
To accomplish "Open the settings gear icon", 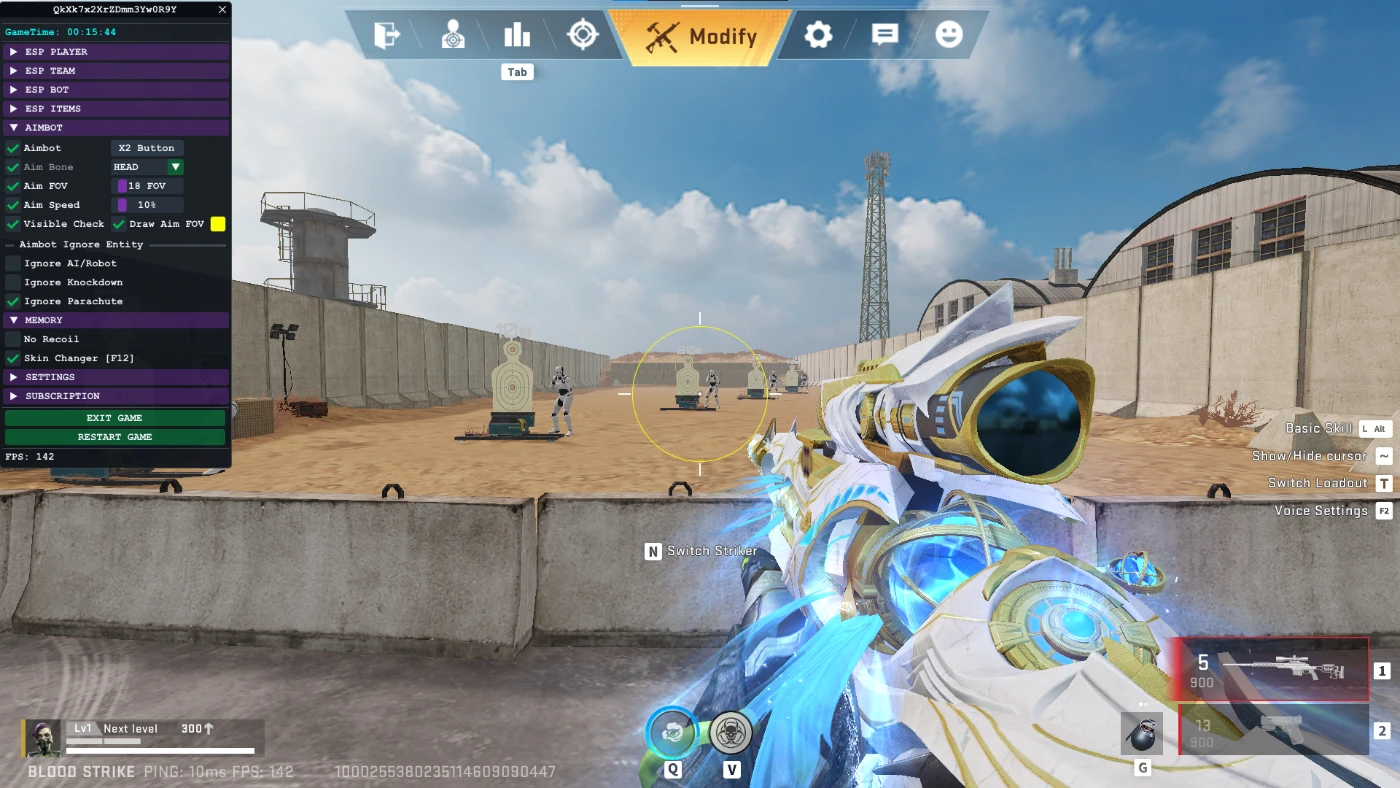I will click(817, 35).
